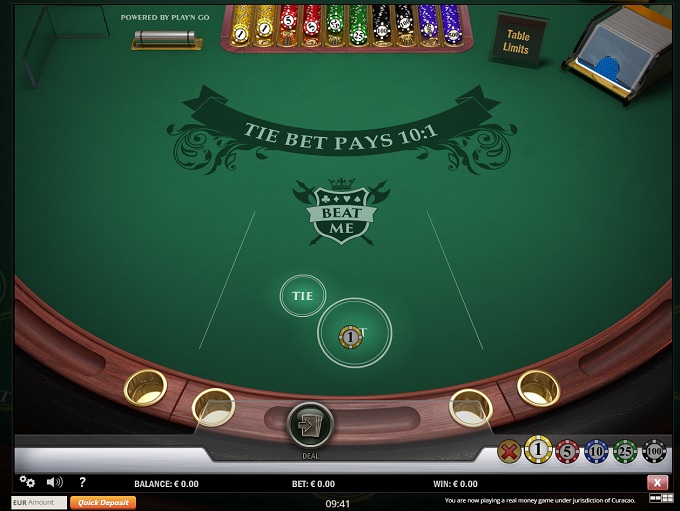Open help with the question mark

click(x=82, y=482)
